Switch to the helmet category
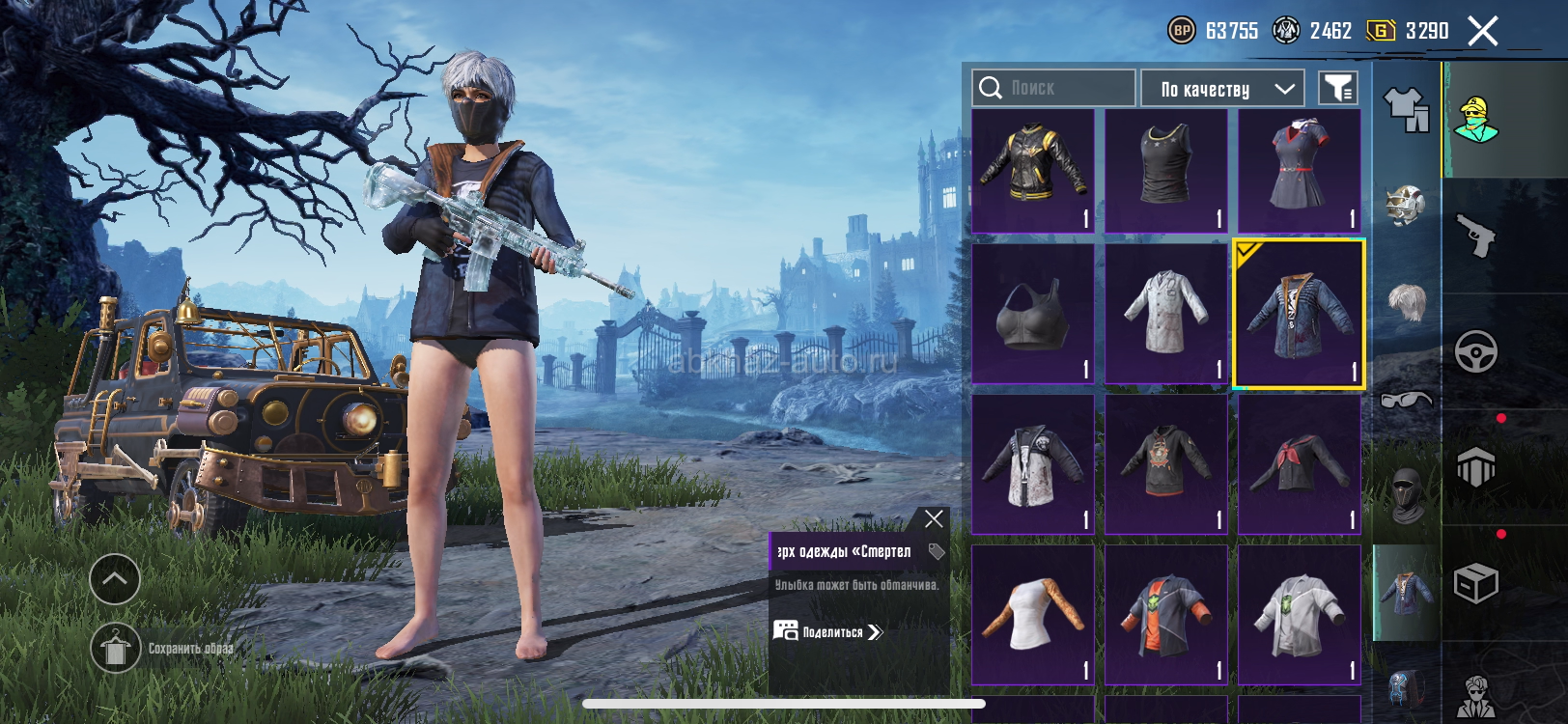1568x724 pixels. click(1406, 205)
